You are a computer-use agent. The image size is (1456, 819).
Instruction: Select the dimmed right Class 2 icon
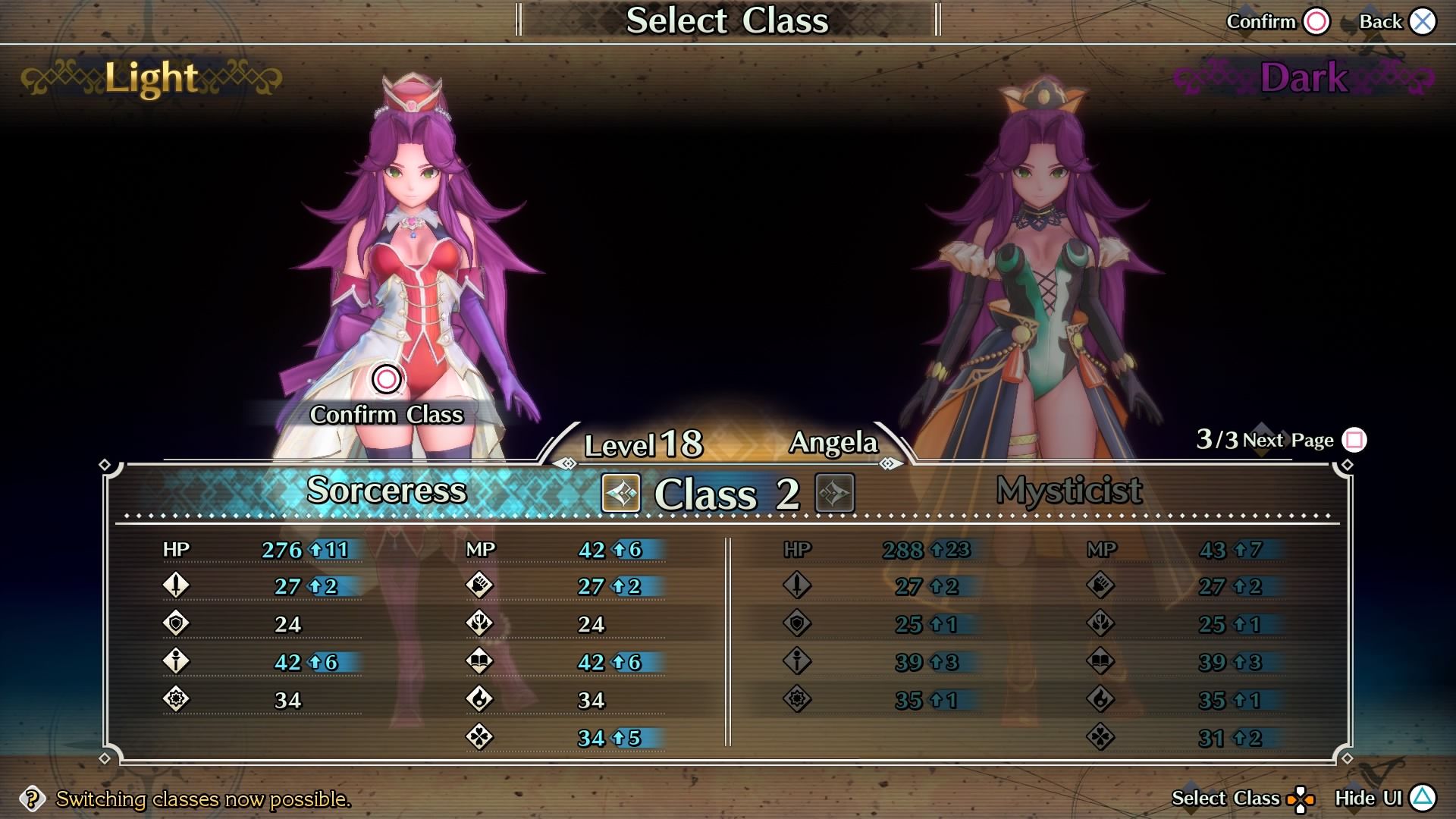tap(834, 494)
